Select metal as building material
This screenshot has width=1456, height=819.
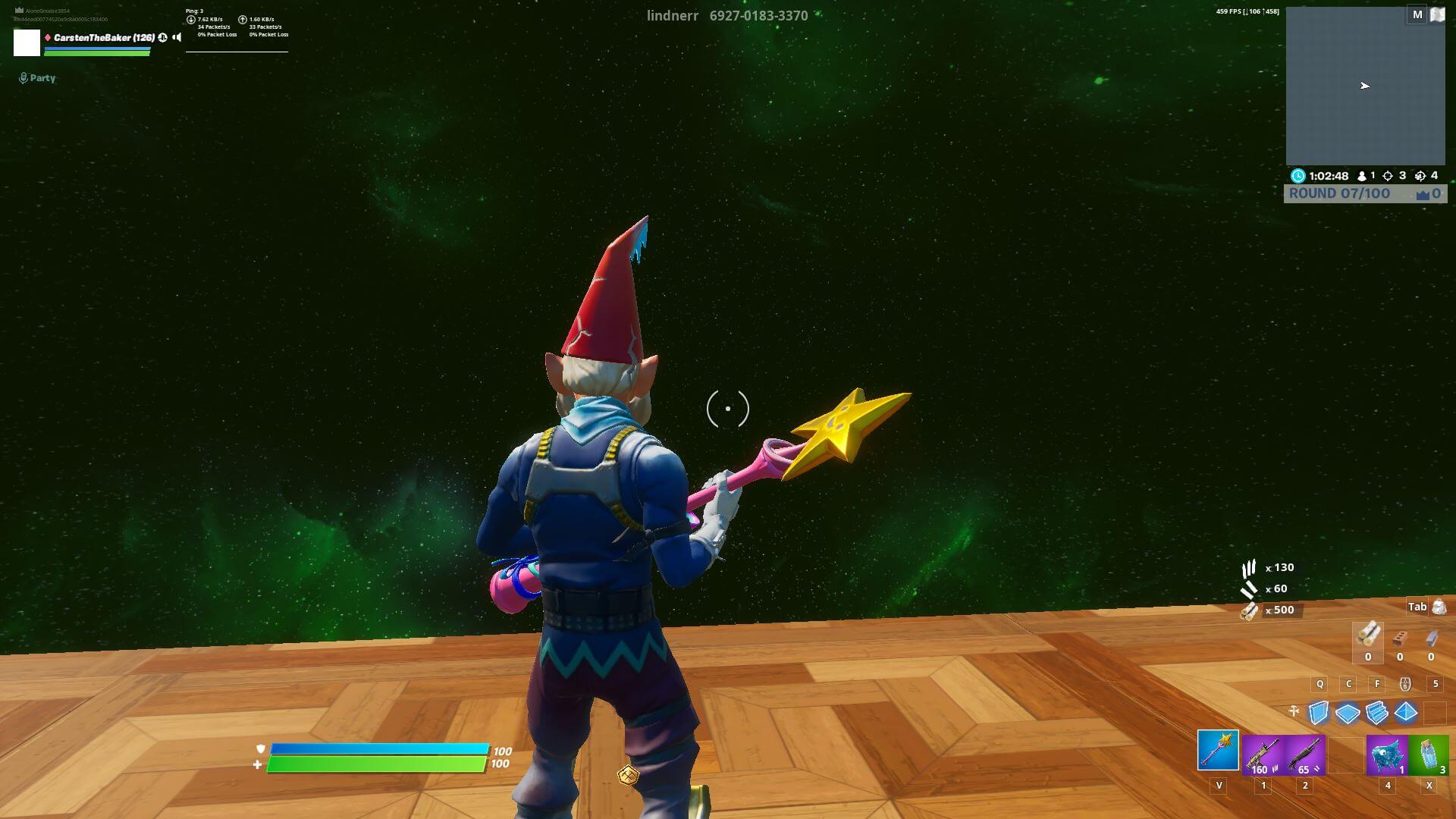(x=1431, y=639)
